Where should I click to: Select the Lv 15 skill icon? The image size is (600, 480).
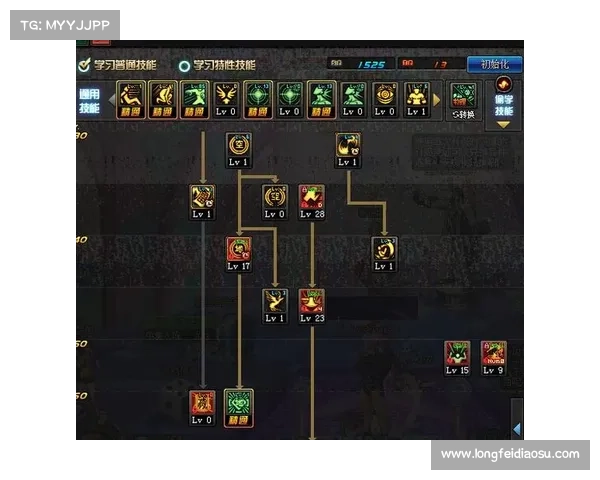(457, 356)
